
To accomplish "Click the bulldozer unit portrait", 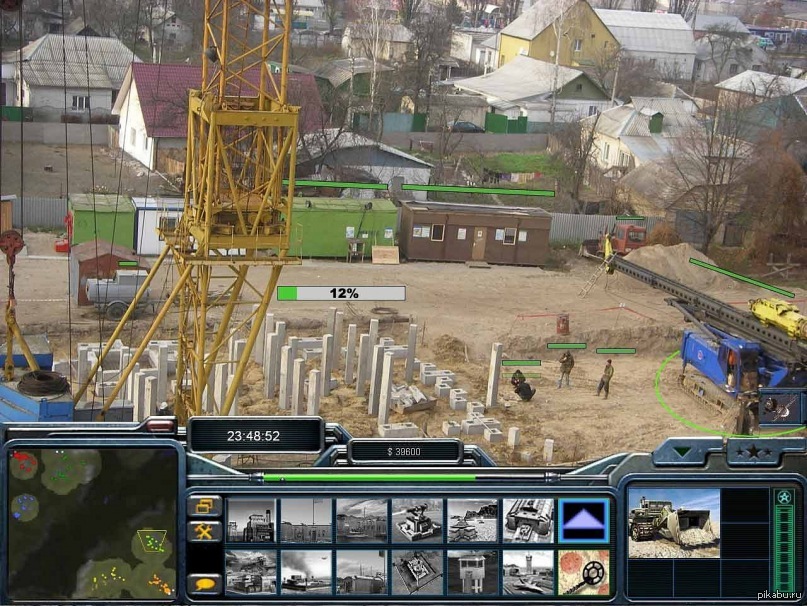I will coord(673,522).
